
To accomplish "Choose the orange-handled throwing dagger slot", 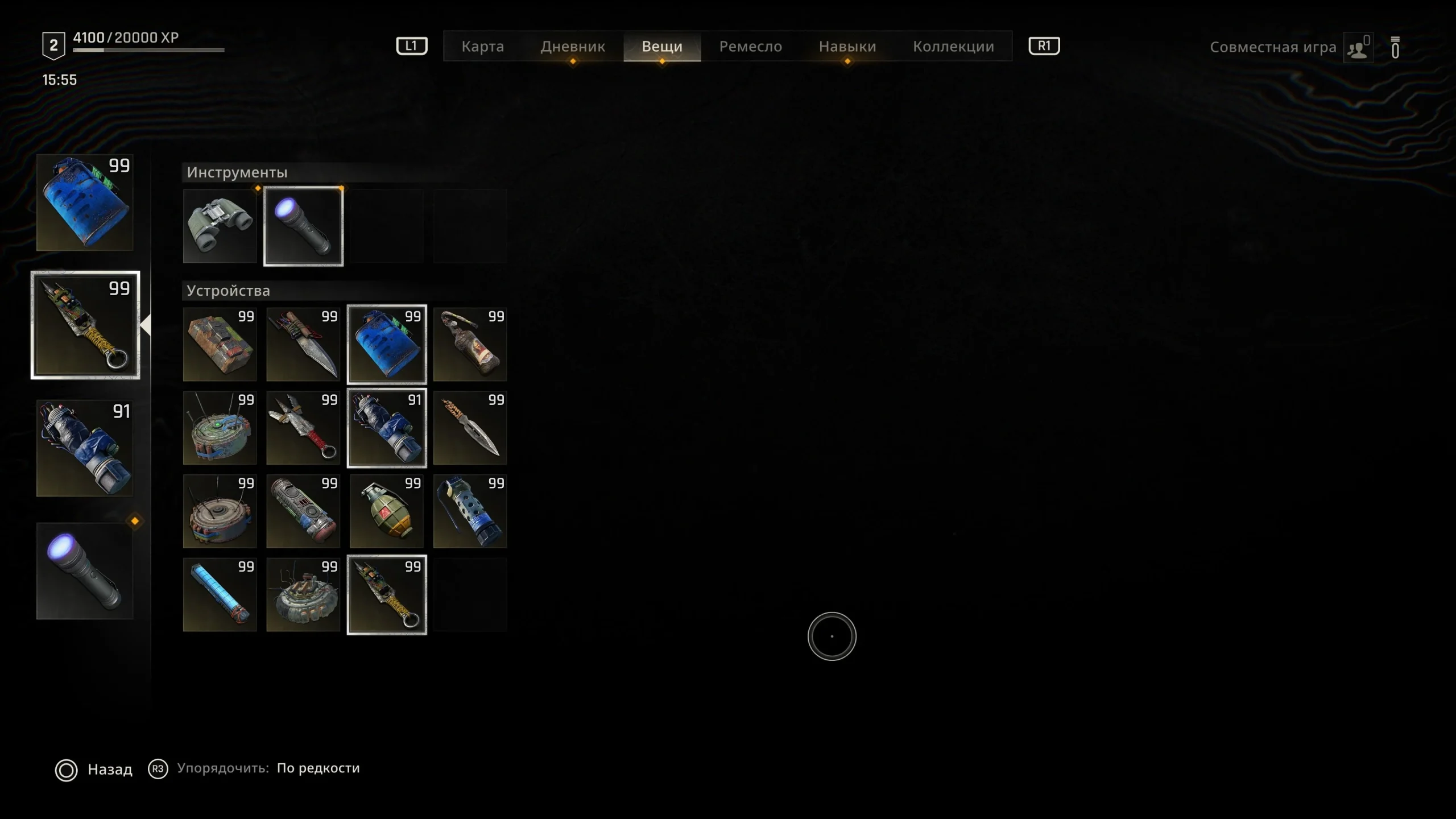I will (x=470, y=428).
